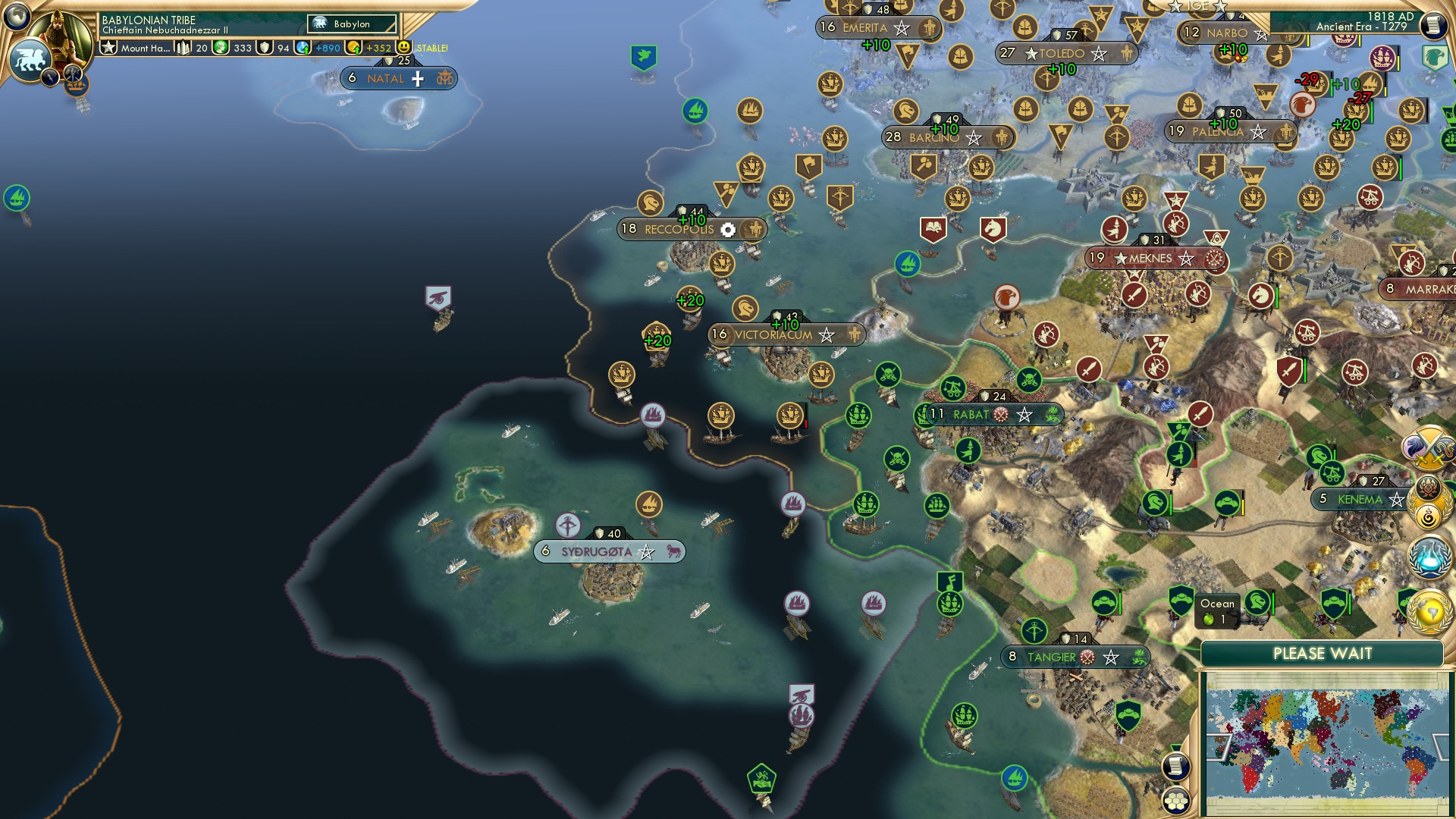This screenshot has height=819, width=1456.
Task: Click the science icon showing +890
Action: click(x=303, y=47)
